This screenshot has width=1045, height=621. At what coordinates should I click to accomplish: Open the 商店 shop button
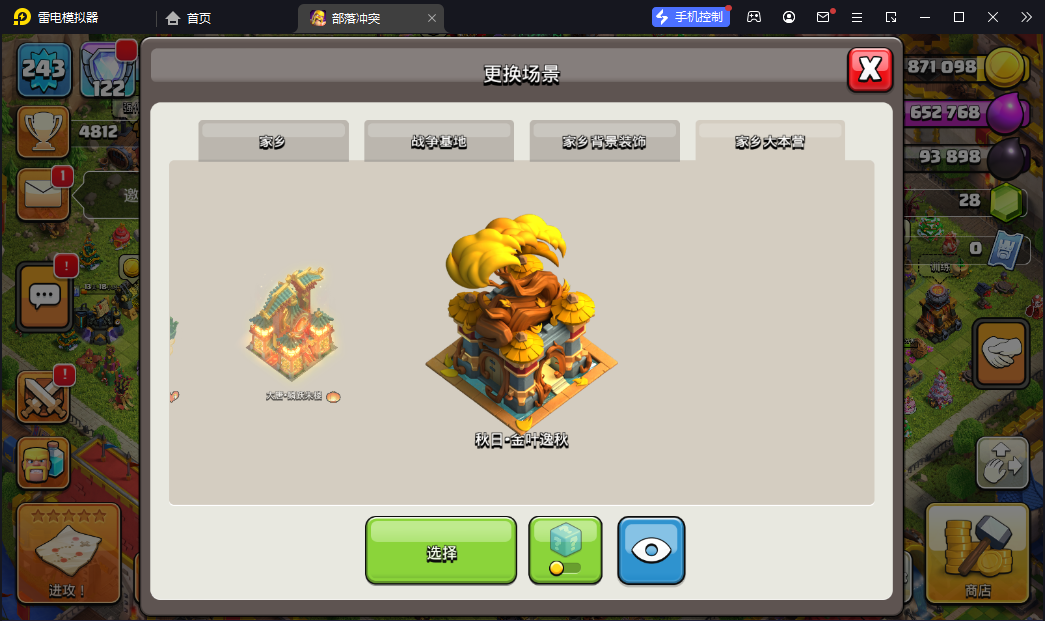pos(977,552)
